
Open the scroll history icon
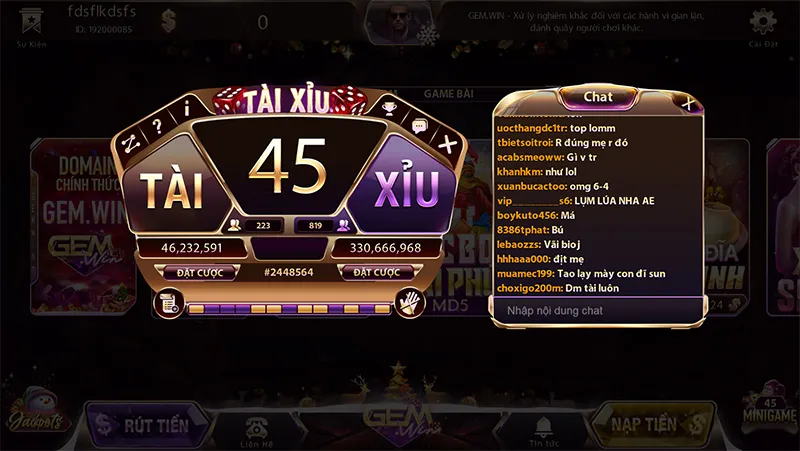pyautogui.click(x=168, y=304)
